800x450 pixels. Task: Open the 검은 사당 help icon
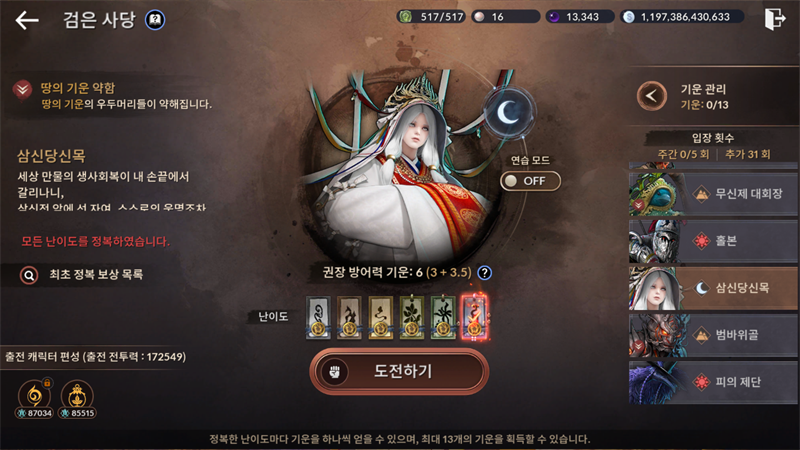155,19
